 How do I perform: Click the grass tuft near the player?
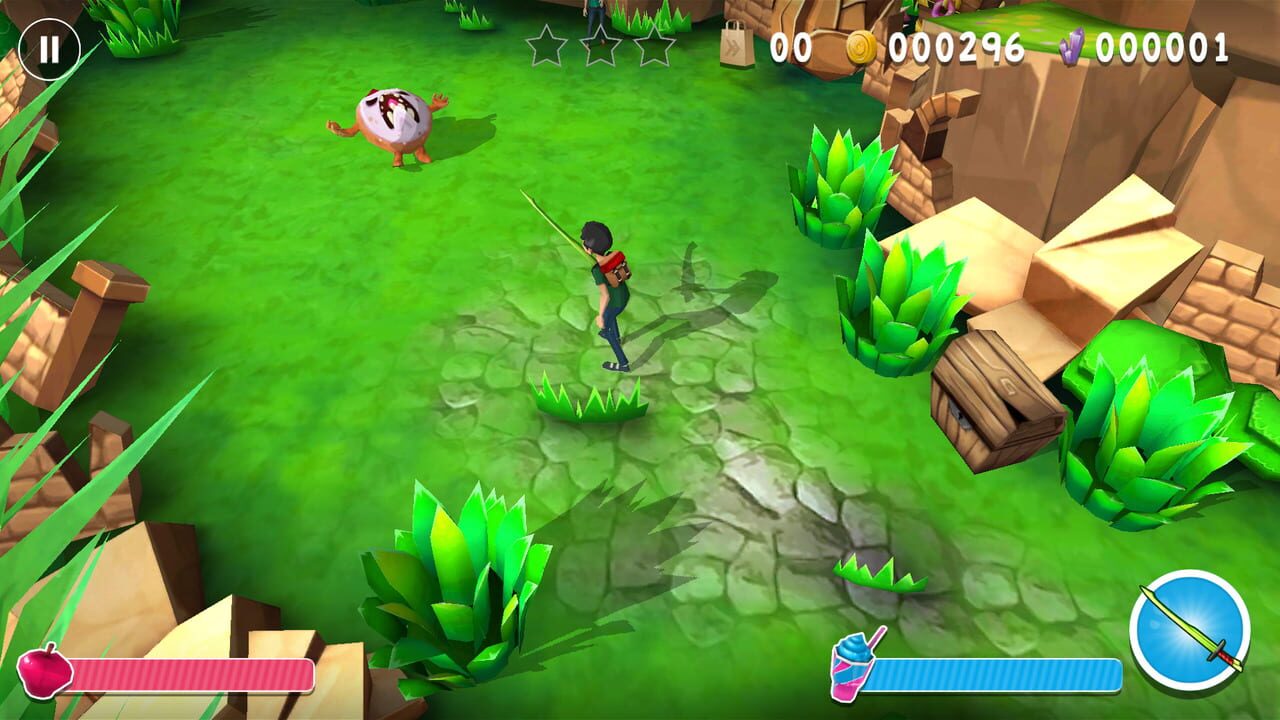pos(592,398)
